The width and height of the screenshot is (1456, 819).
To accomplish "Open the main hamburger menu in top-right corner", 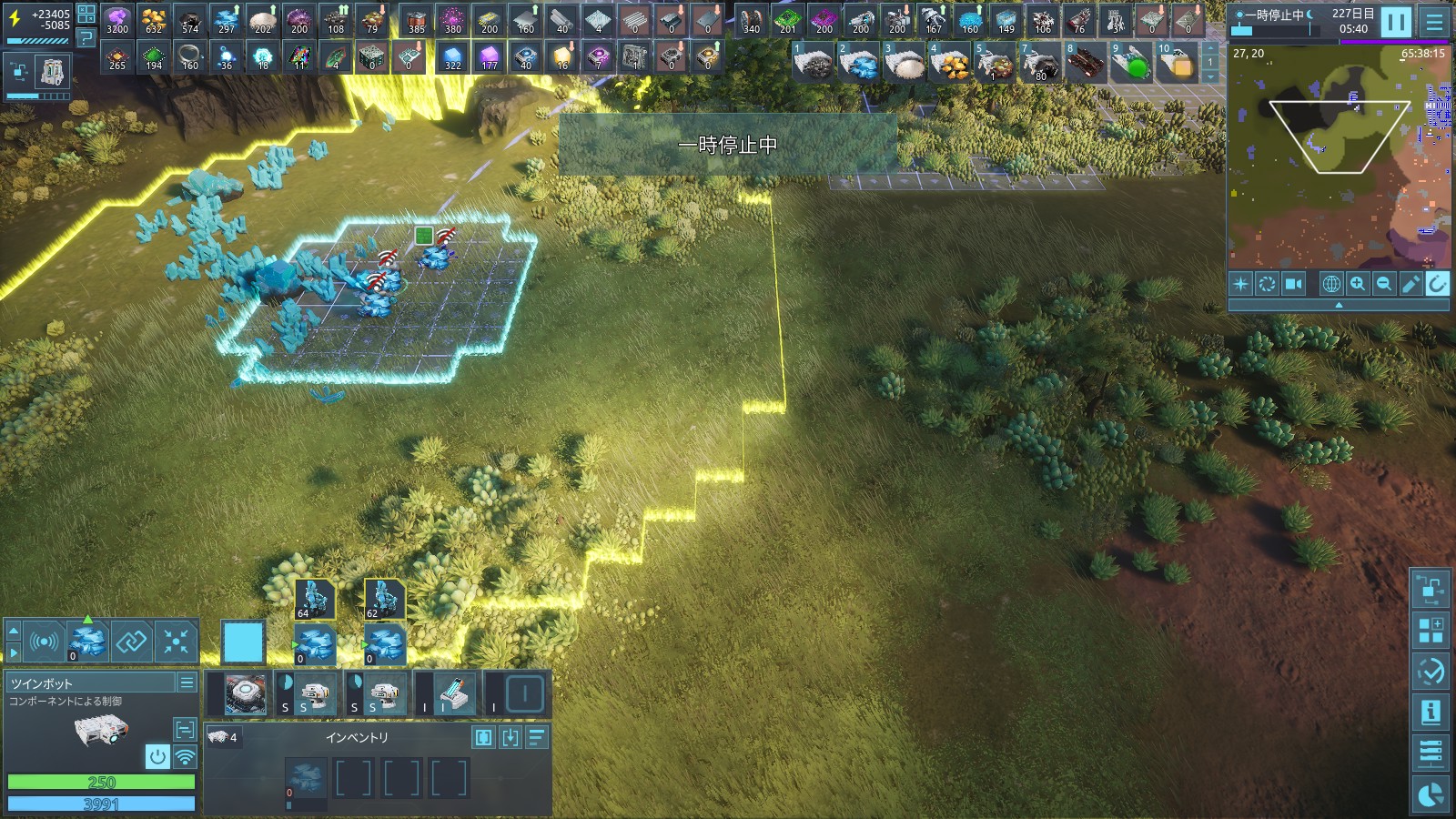I will click(x=1435, y=21).
